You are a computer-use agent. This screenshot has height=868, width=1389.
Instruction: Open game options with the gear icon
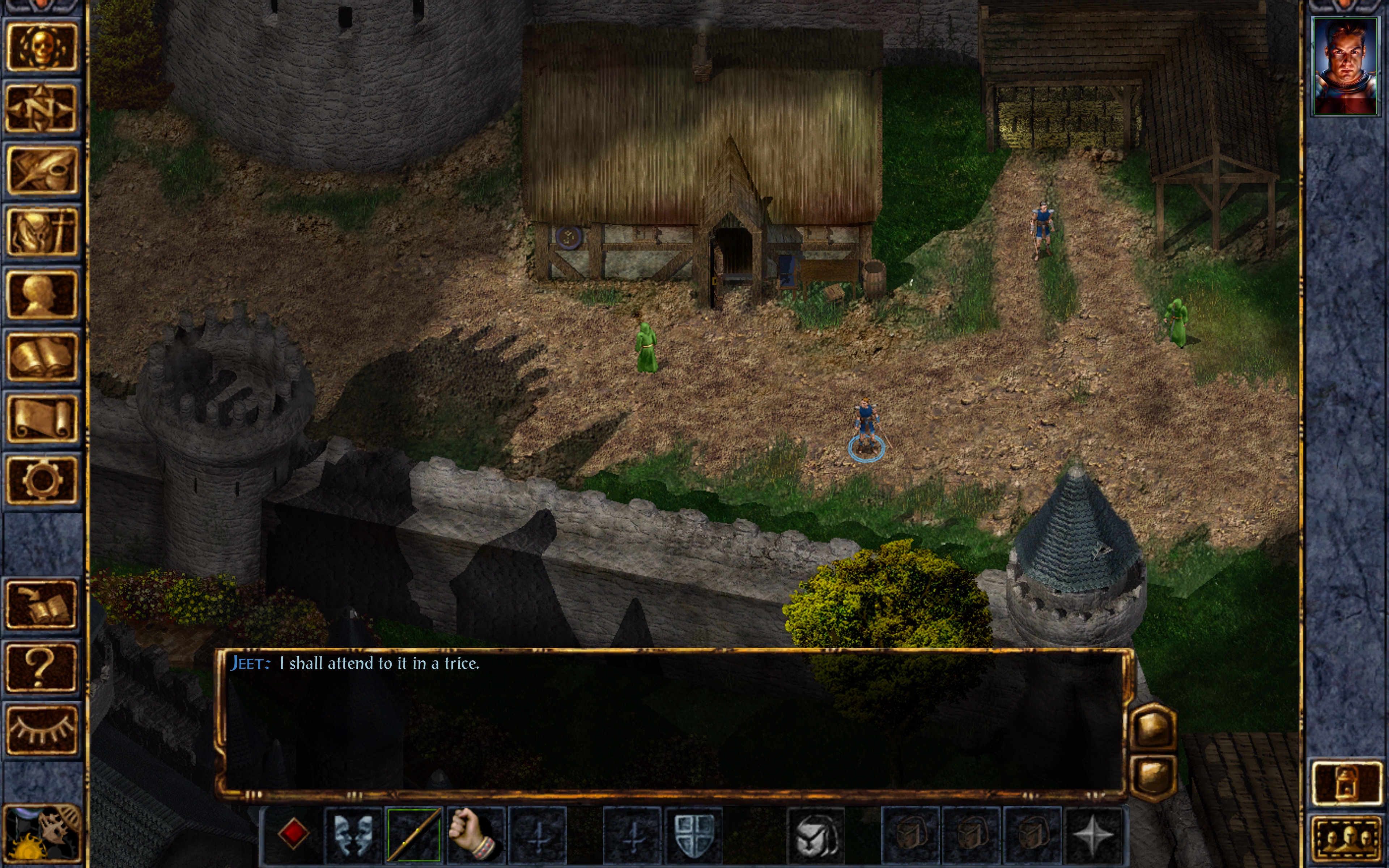(x=41, y=480)
